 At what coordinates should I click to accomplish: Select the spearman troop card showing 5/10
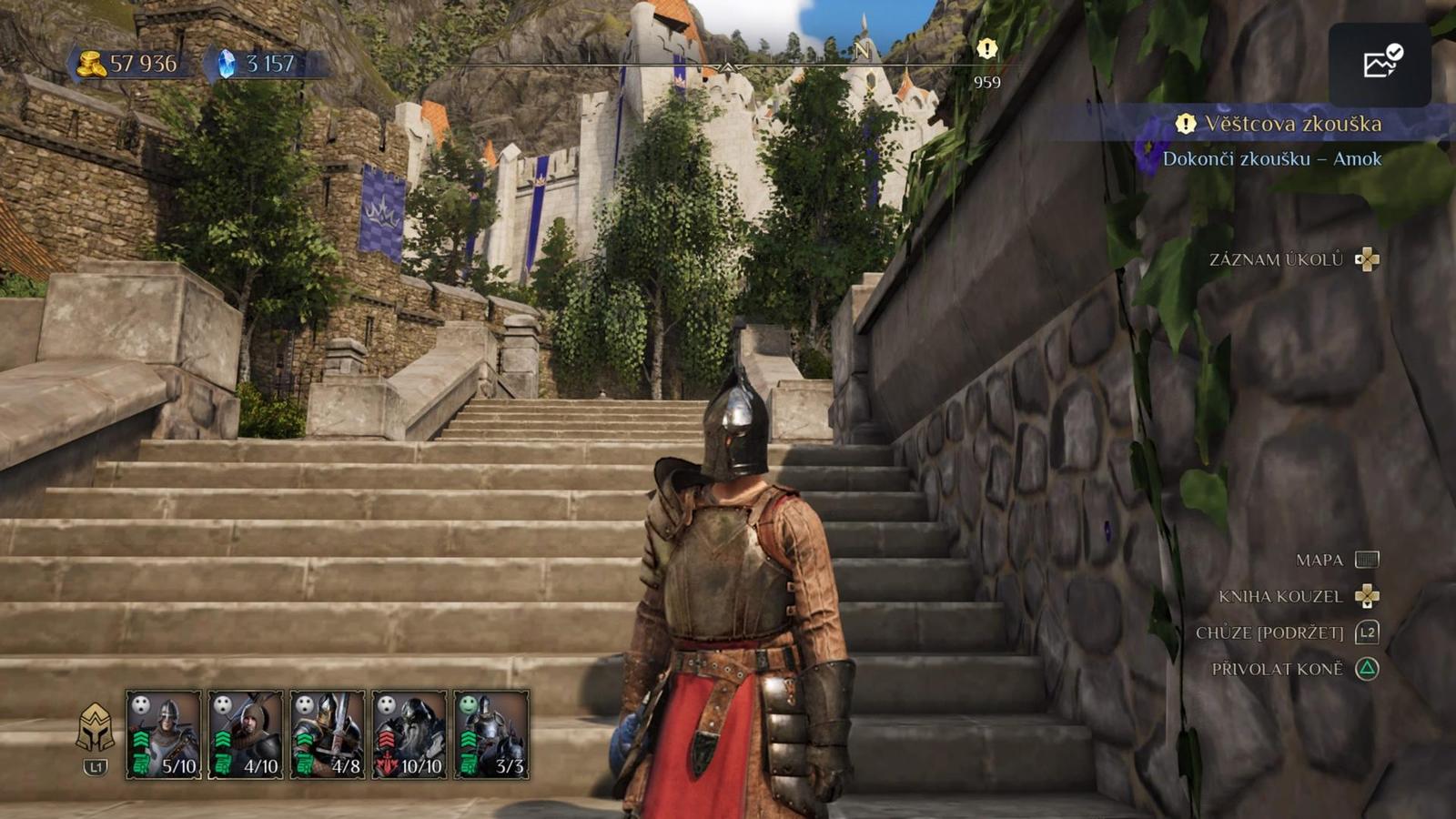coord(163,734)
